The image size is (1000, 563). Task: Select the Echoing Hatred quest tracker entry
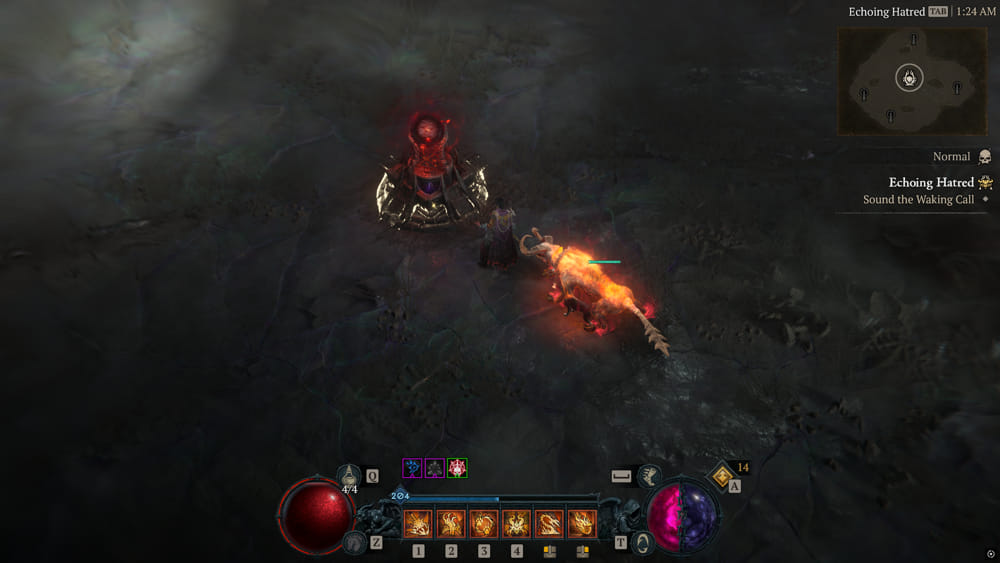coord(931,183)
